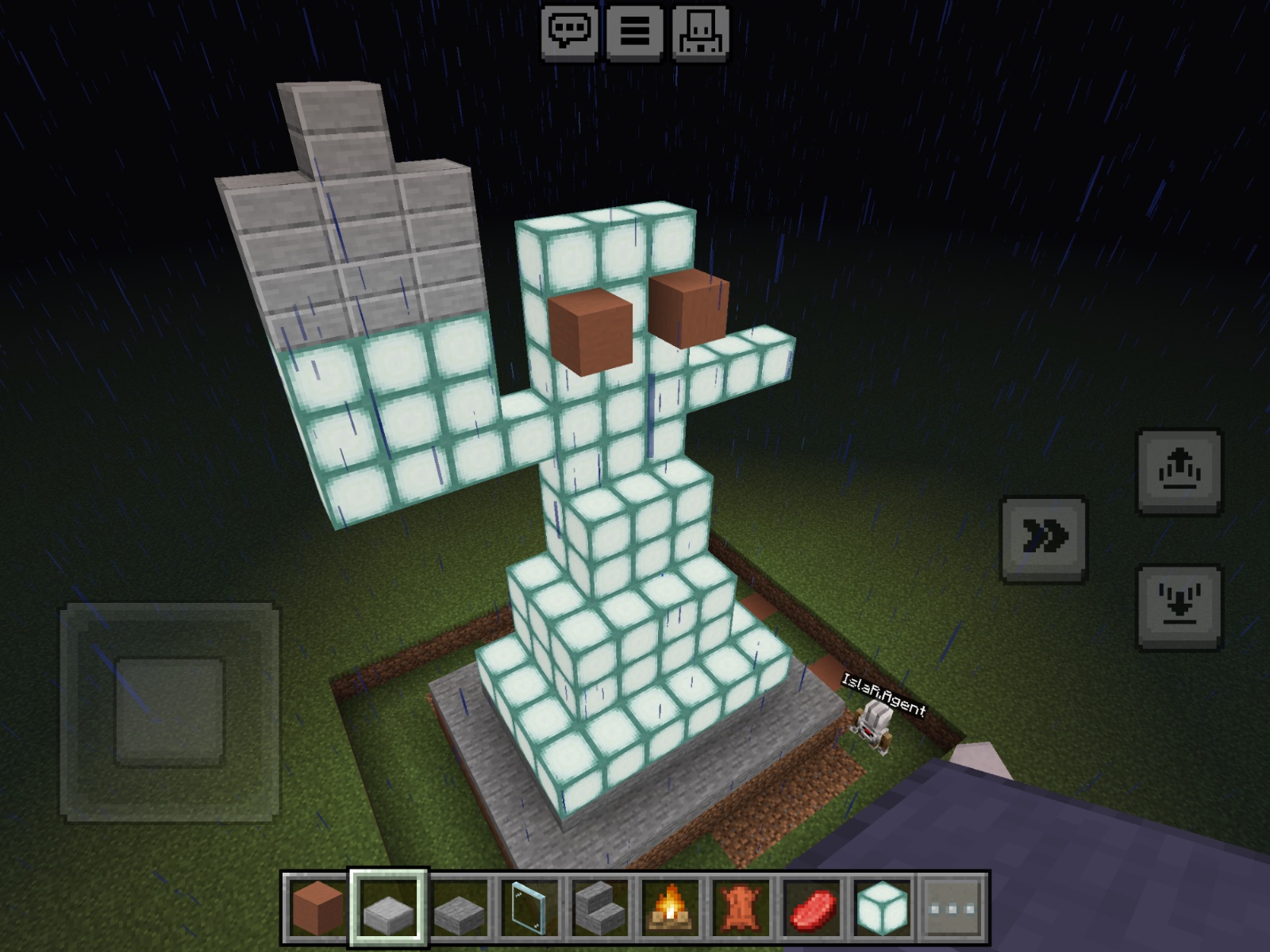Open the chat speech bubble button
Image resolution: width=1270 pixels, height=952 pixels.
click(570, 32)
